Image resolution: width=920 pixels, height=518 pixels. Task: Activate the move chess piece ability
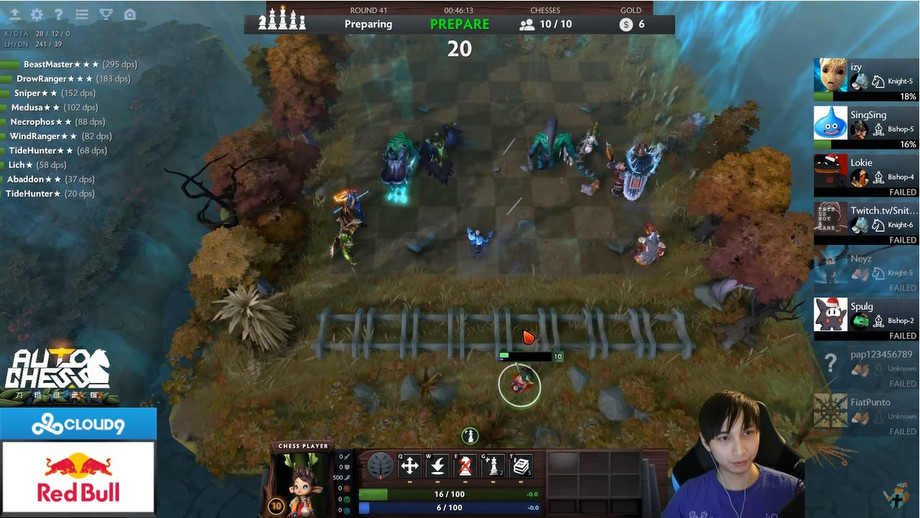[409, 466]
